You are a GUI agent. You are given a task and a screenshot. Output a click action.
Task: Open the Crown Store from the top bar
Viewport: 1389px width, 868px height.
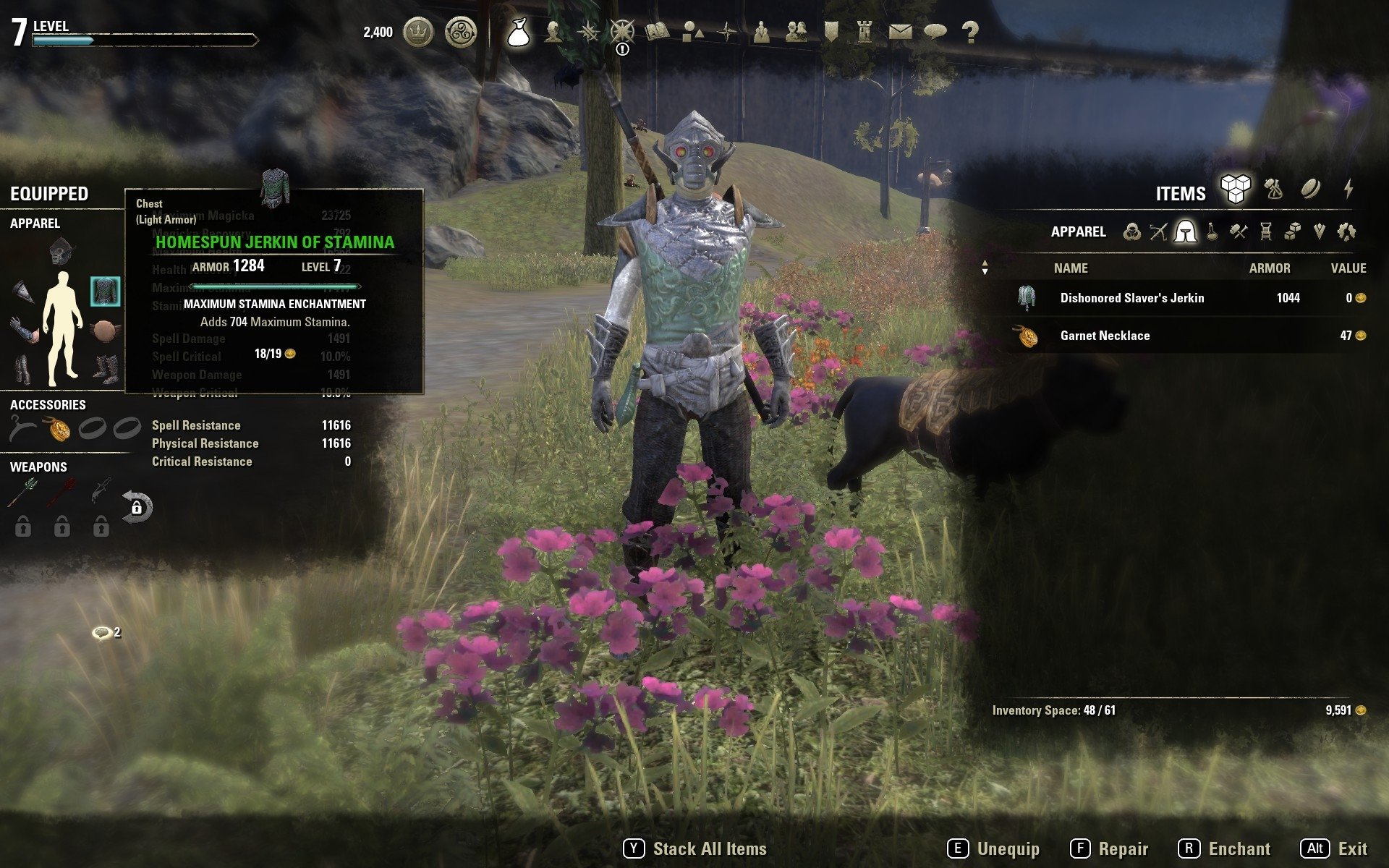417,32
